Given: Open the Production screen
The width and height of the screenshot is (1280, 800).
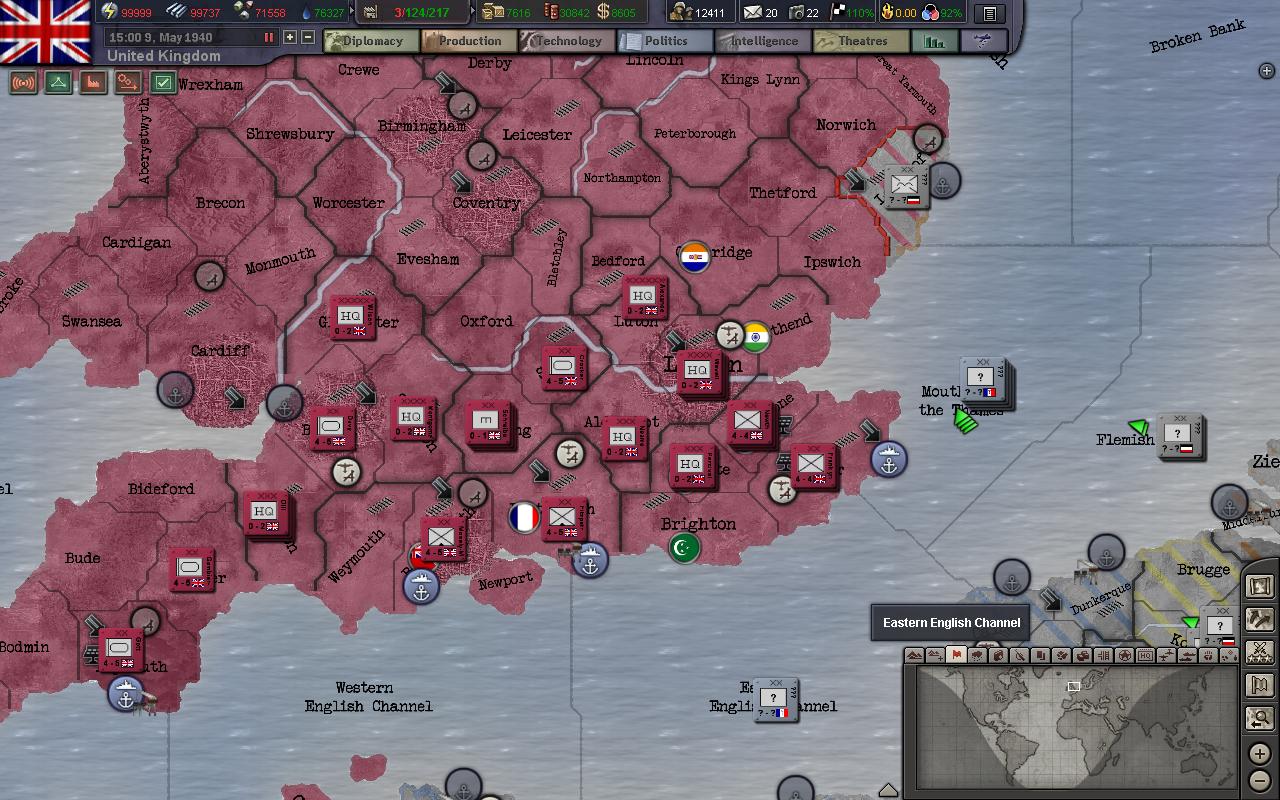Looking at the screenshot, I should pyautogui.click(x=468, y=41).
